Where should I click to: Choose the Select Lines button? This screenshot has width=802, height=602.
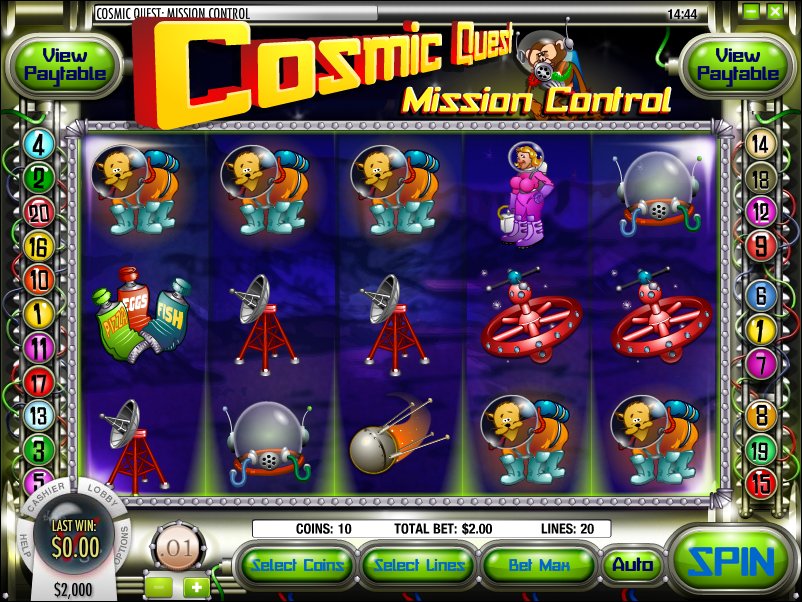point(419,565)
